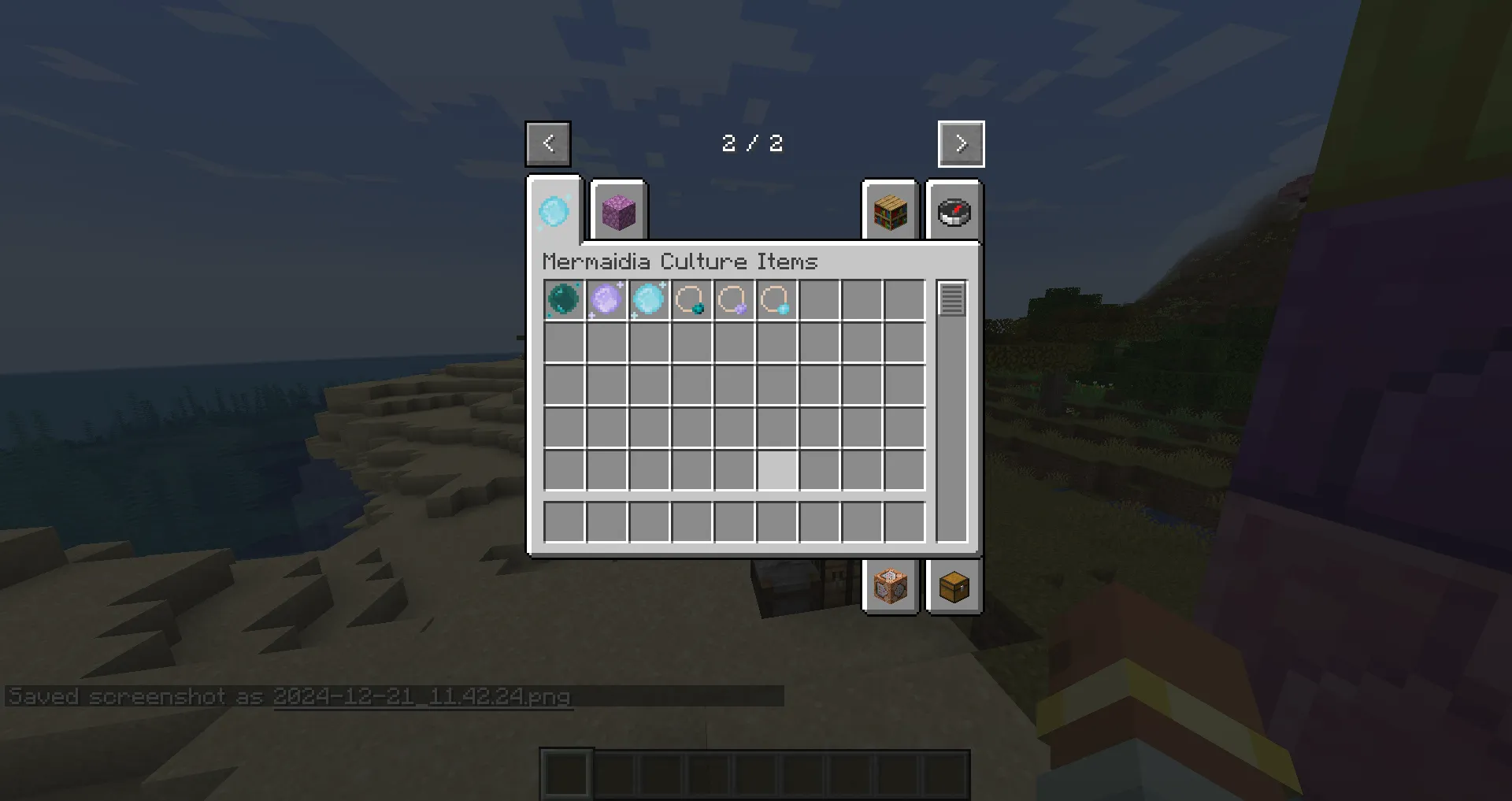This screenshot has height=801, width=1512.
Task: Open the chest saved hotbars tab
Action: (x=953, y=586)
